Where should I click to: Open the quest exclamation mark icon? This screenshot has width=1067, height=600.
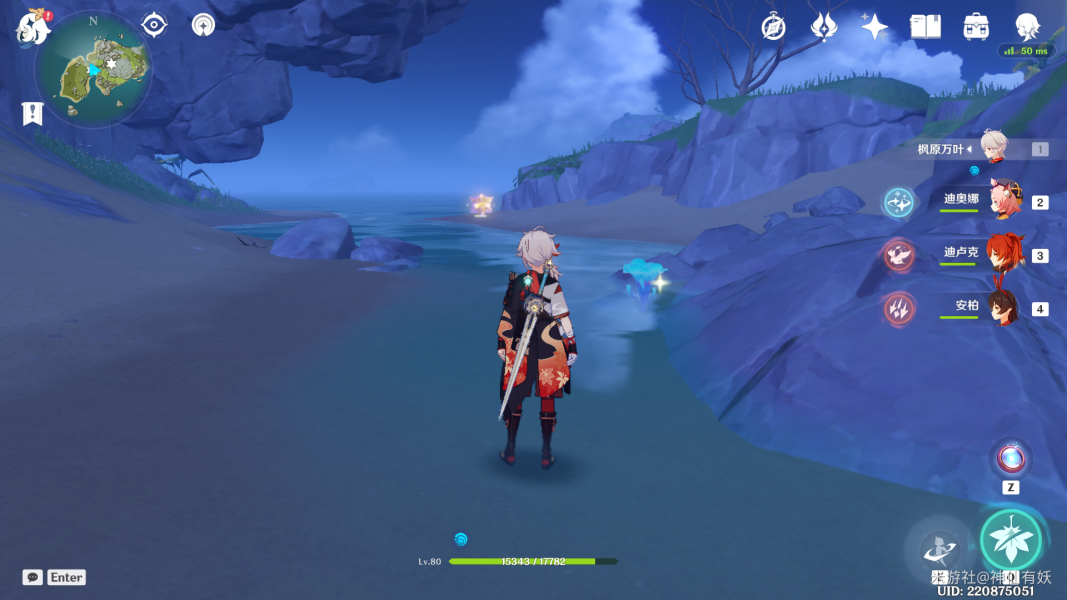tap(32, 113)
